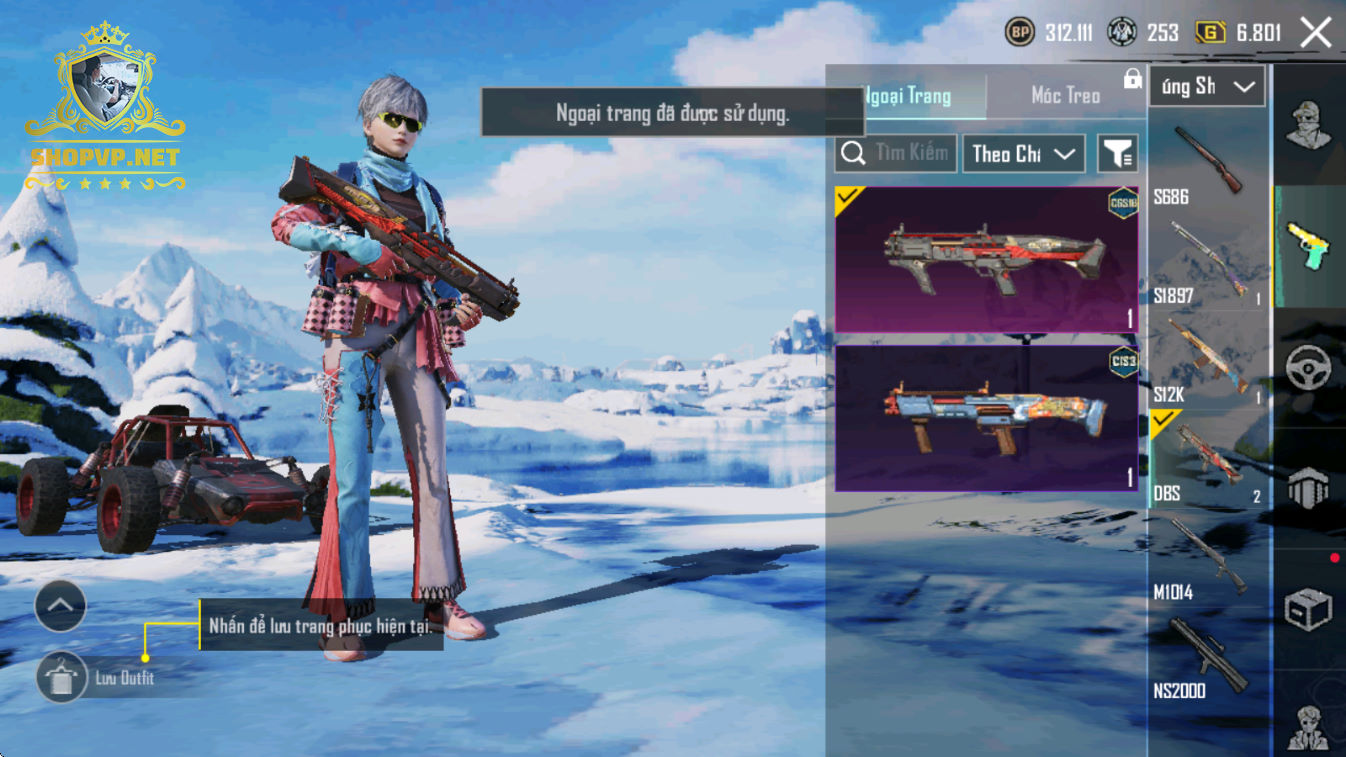This screenshot has width=1346, height=757.
Task: Switch to the Ngoại Trang tab
Action: click(x=908, y=96)
